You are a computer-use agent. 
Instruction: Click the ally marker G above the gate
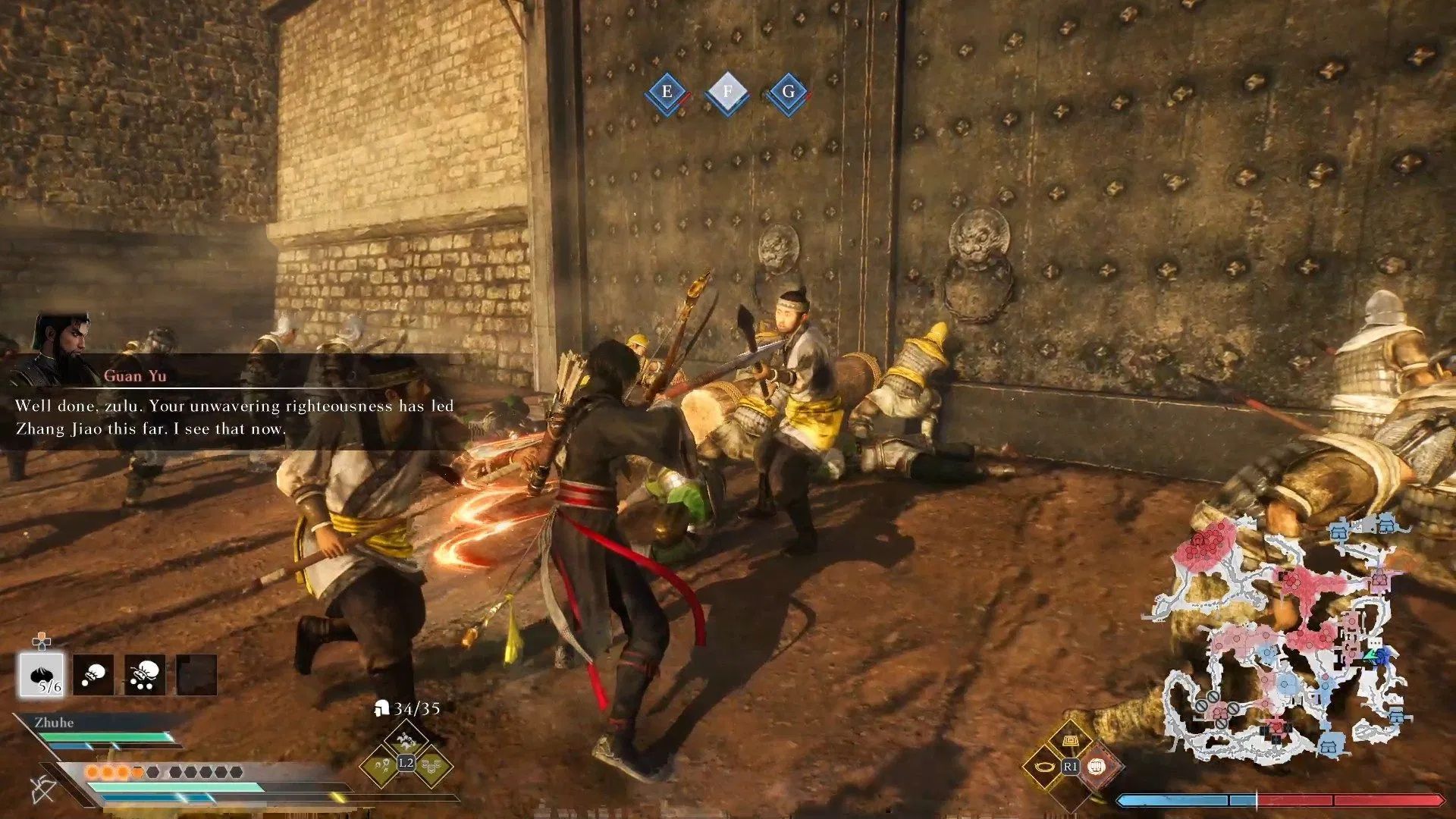(x=787, y=93)
